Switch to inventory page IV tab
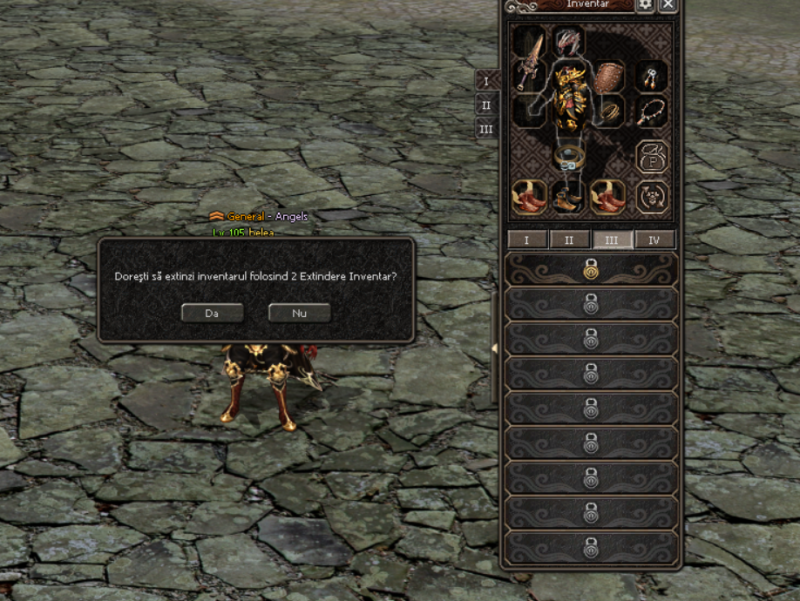This screenshot has height=601, width=800. pos(655,240)
